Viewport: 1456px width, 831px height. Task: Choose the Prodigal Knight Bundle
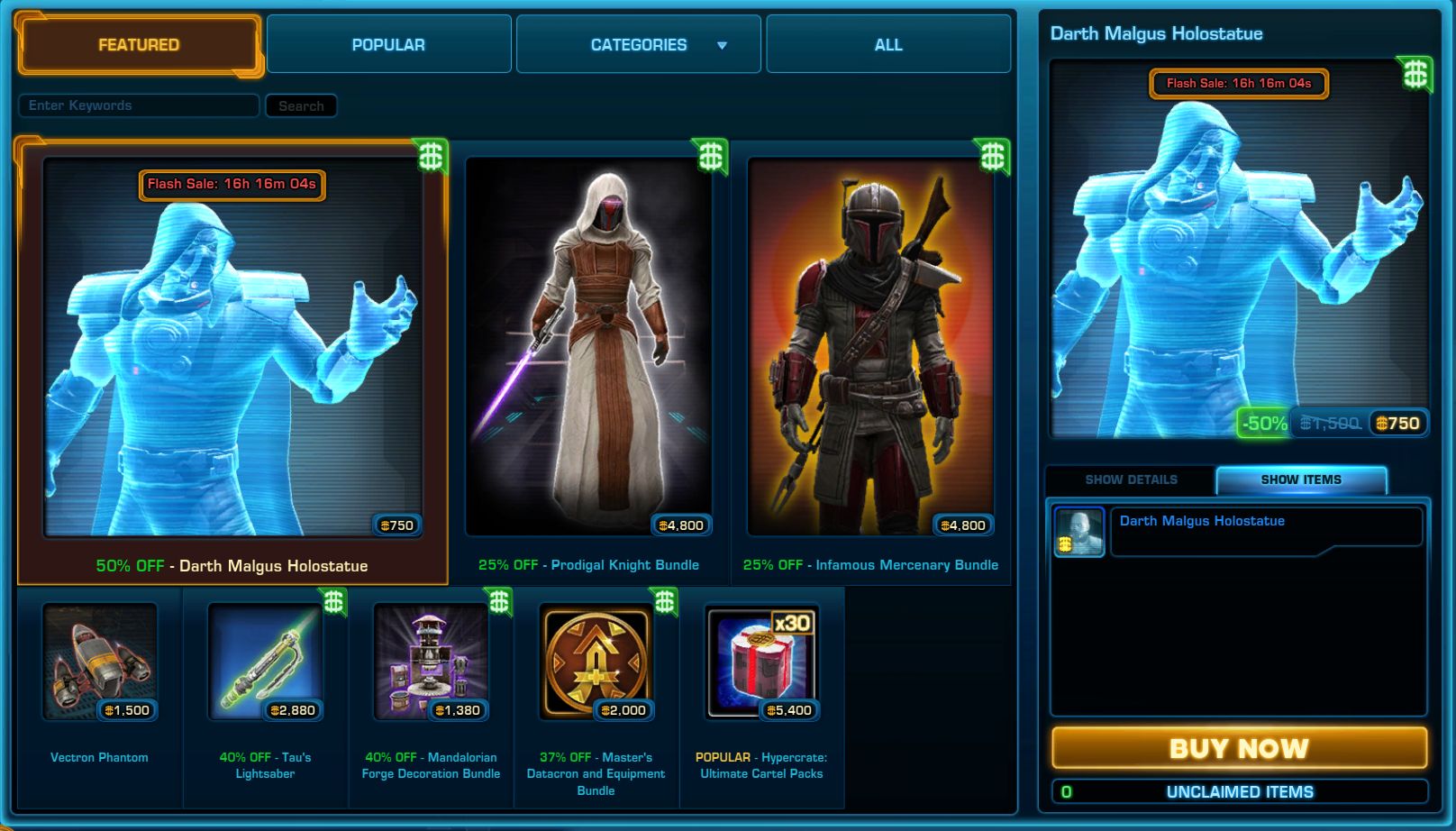588,361
